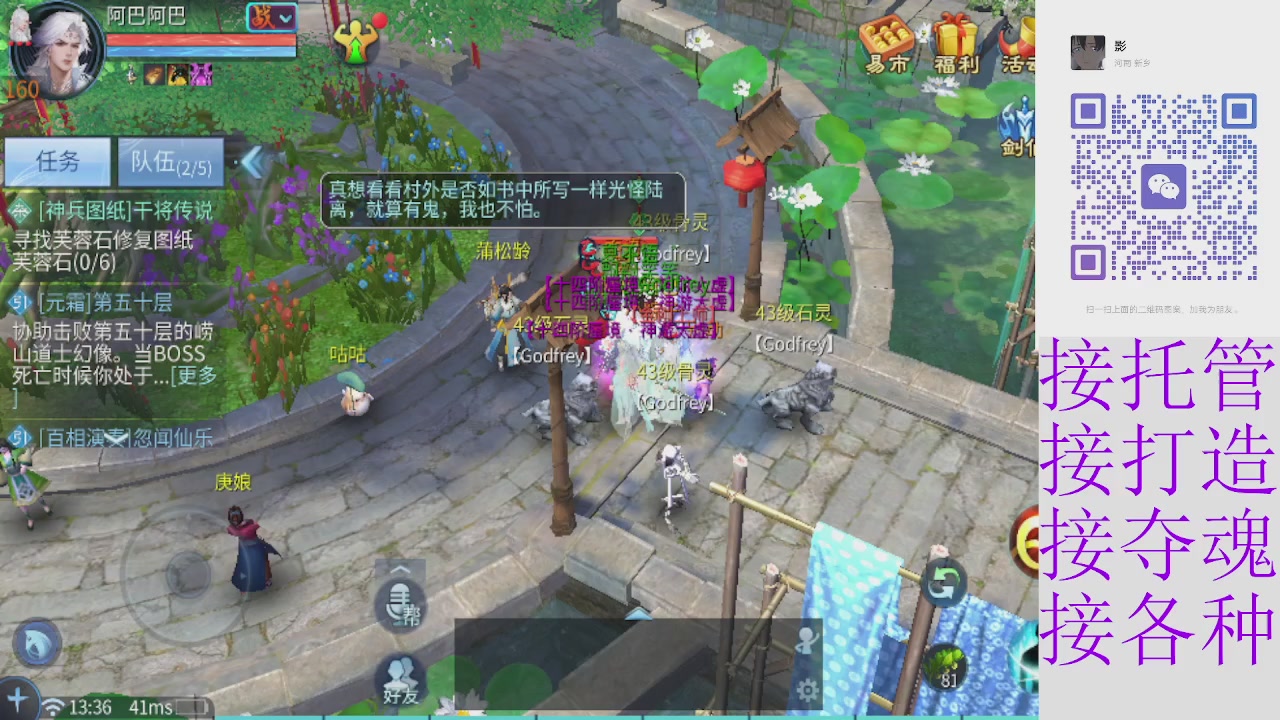Click the green level-up arrow icon

357,38
